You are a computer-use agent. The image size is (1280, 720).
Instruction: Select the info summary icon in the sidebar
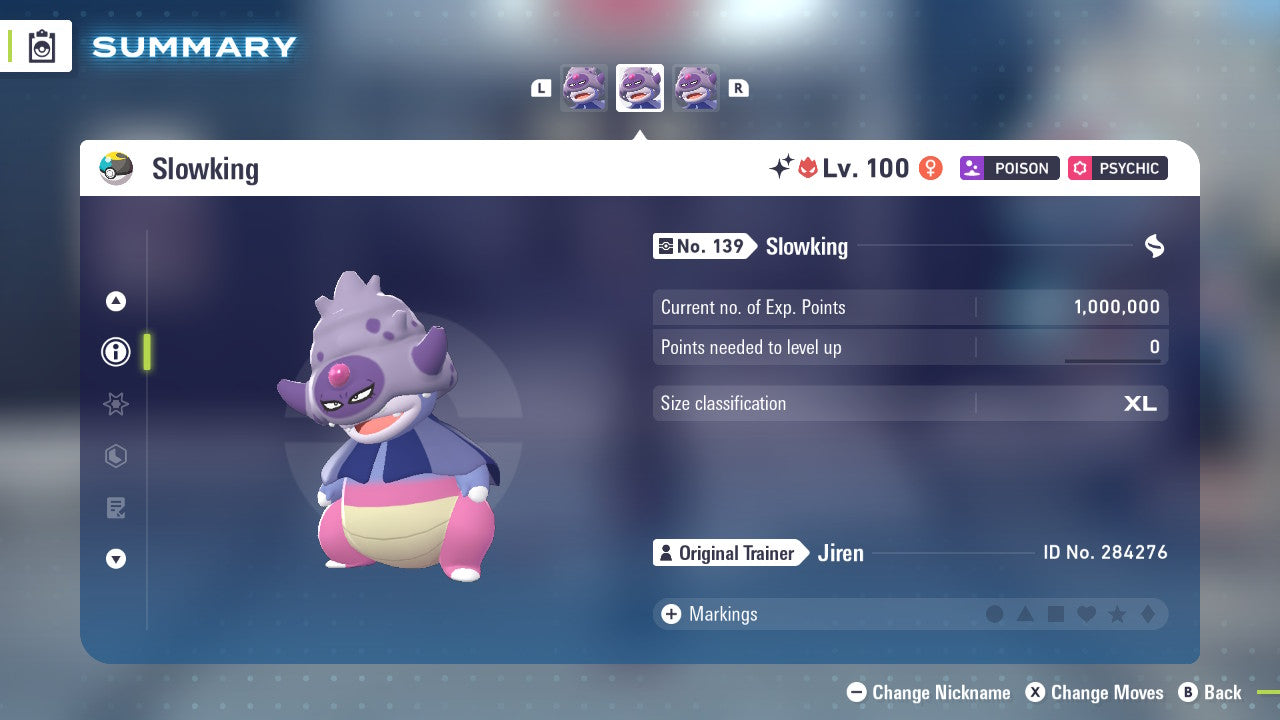pyautogui.click(x=116, y=352)
